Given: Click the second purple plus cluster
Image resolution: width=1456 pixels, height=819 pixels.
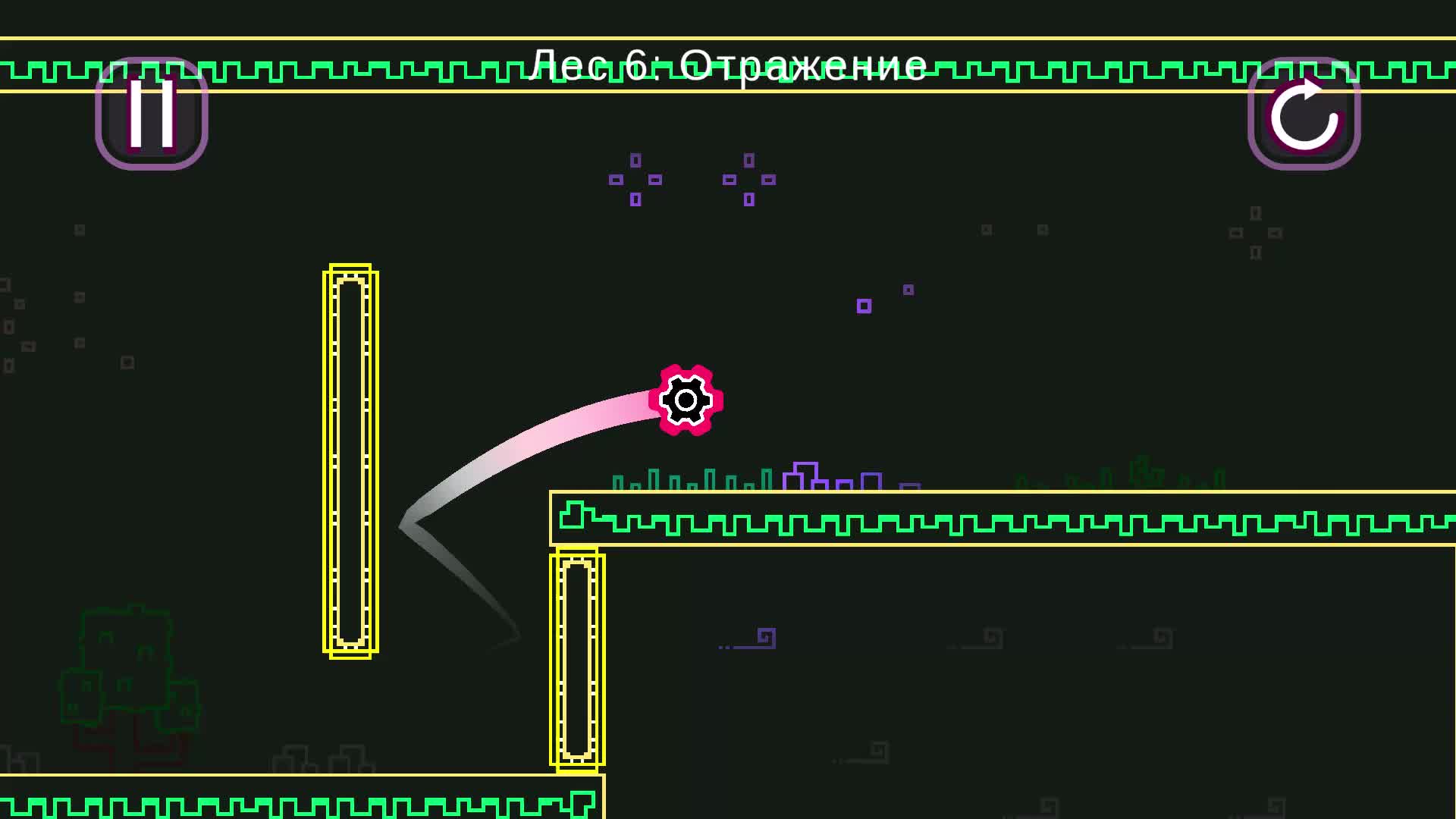Looking at the screenshot, I should click(x=749, y=180).
